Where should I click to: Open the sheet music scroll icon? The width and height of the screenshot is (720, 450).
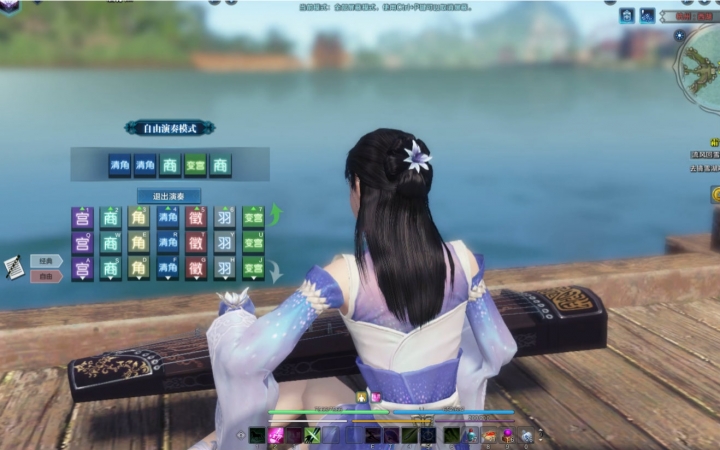[x=14, y=266]
